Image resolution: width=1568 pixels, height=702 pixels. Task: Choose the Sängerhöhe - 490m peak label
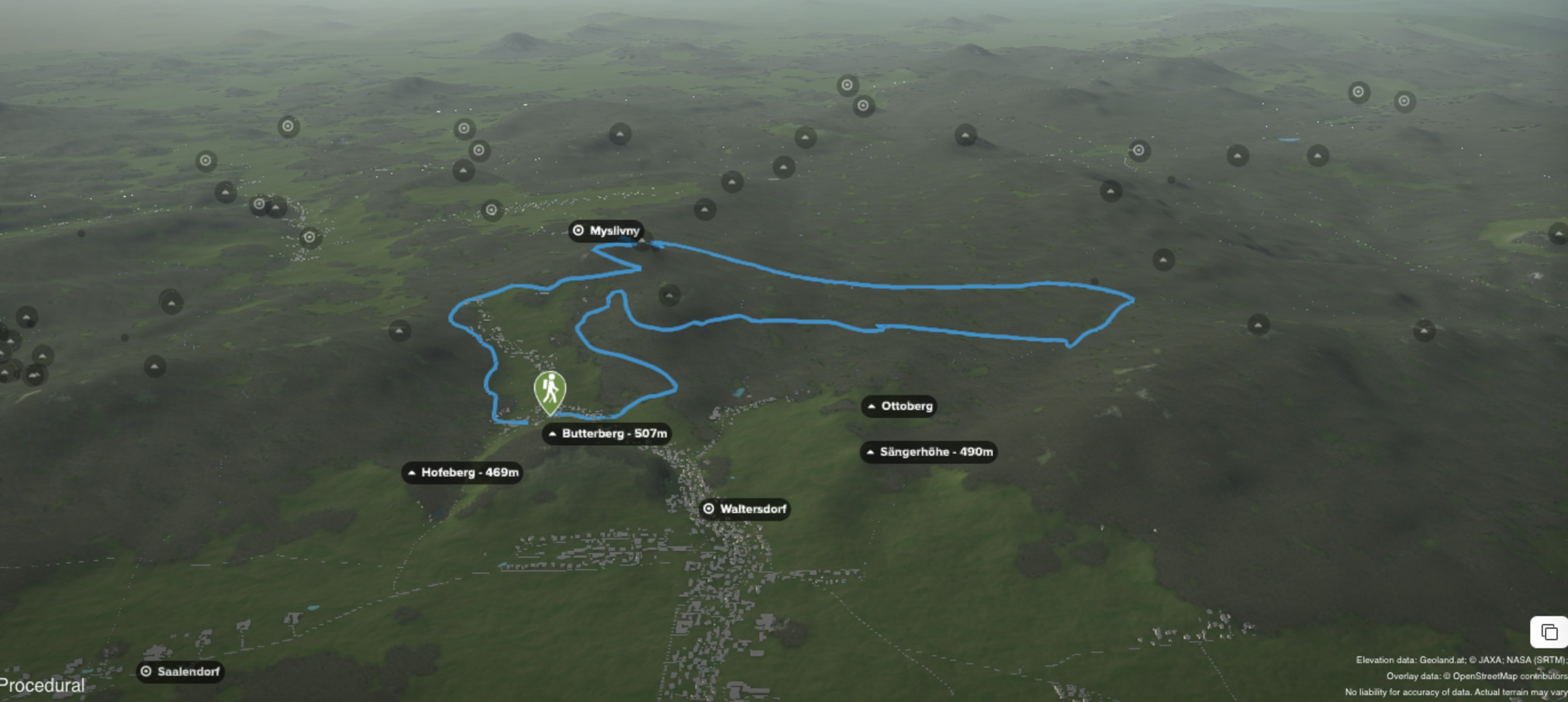929,452
